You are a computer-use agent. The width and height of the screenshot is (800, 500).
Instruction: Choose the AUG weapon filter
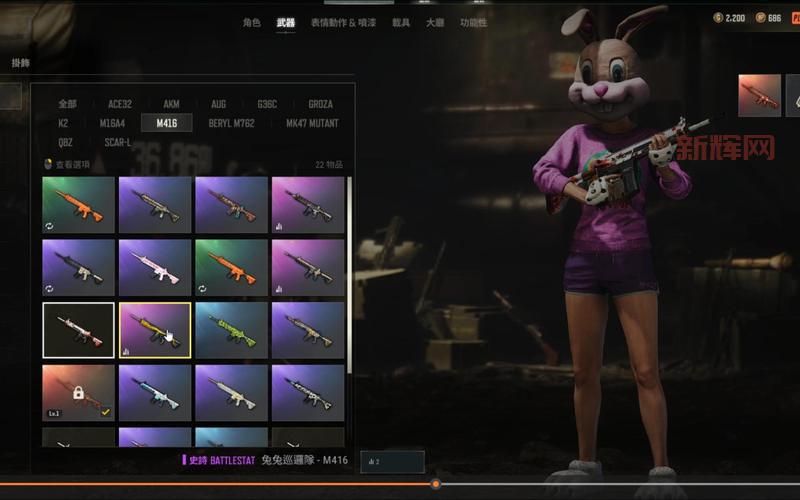(x=218, y=104)
